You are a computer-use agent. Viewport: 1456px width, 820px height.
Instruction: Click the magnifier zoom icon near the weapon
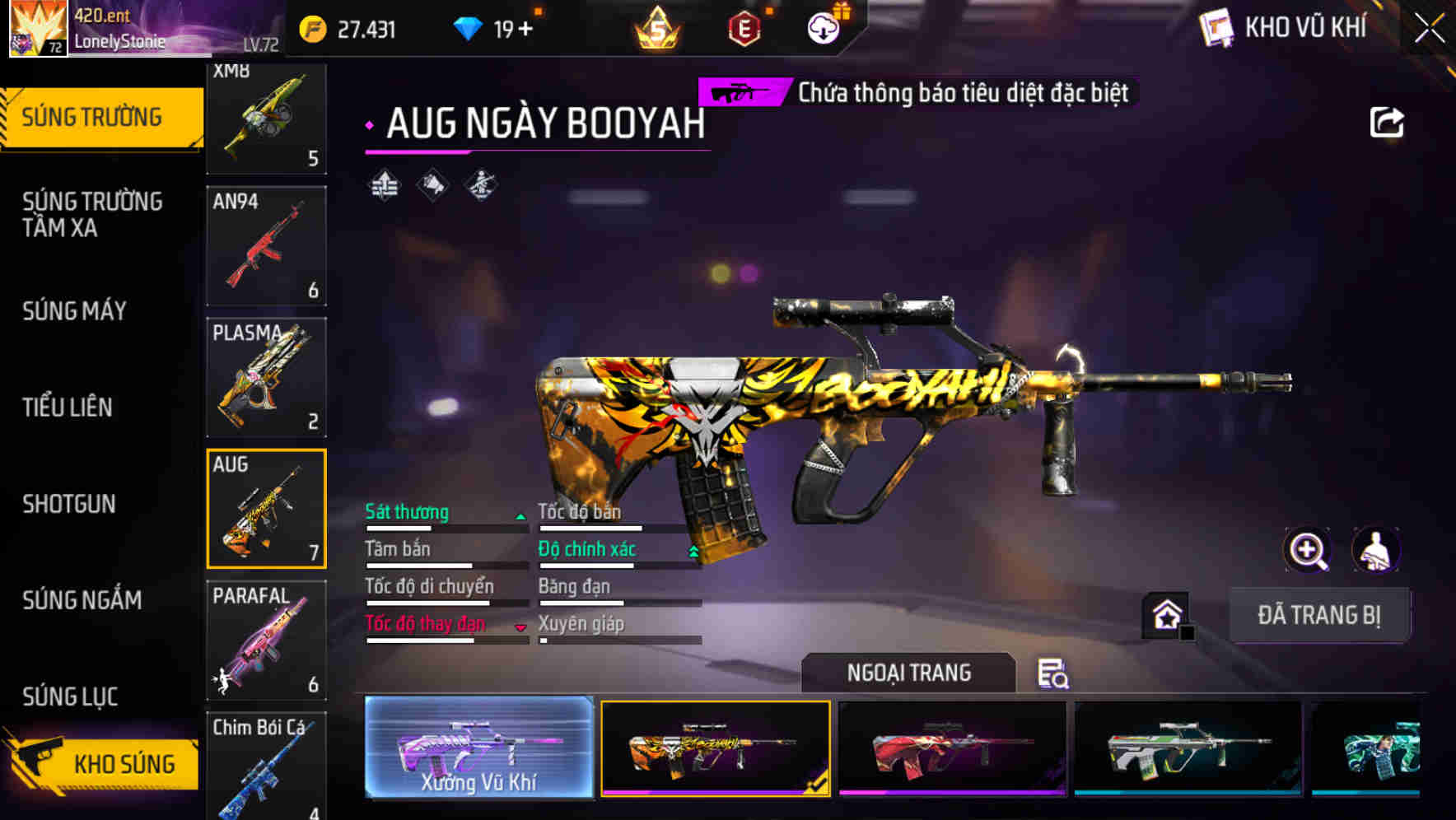coord(1308,550)
